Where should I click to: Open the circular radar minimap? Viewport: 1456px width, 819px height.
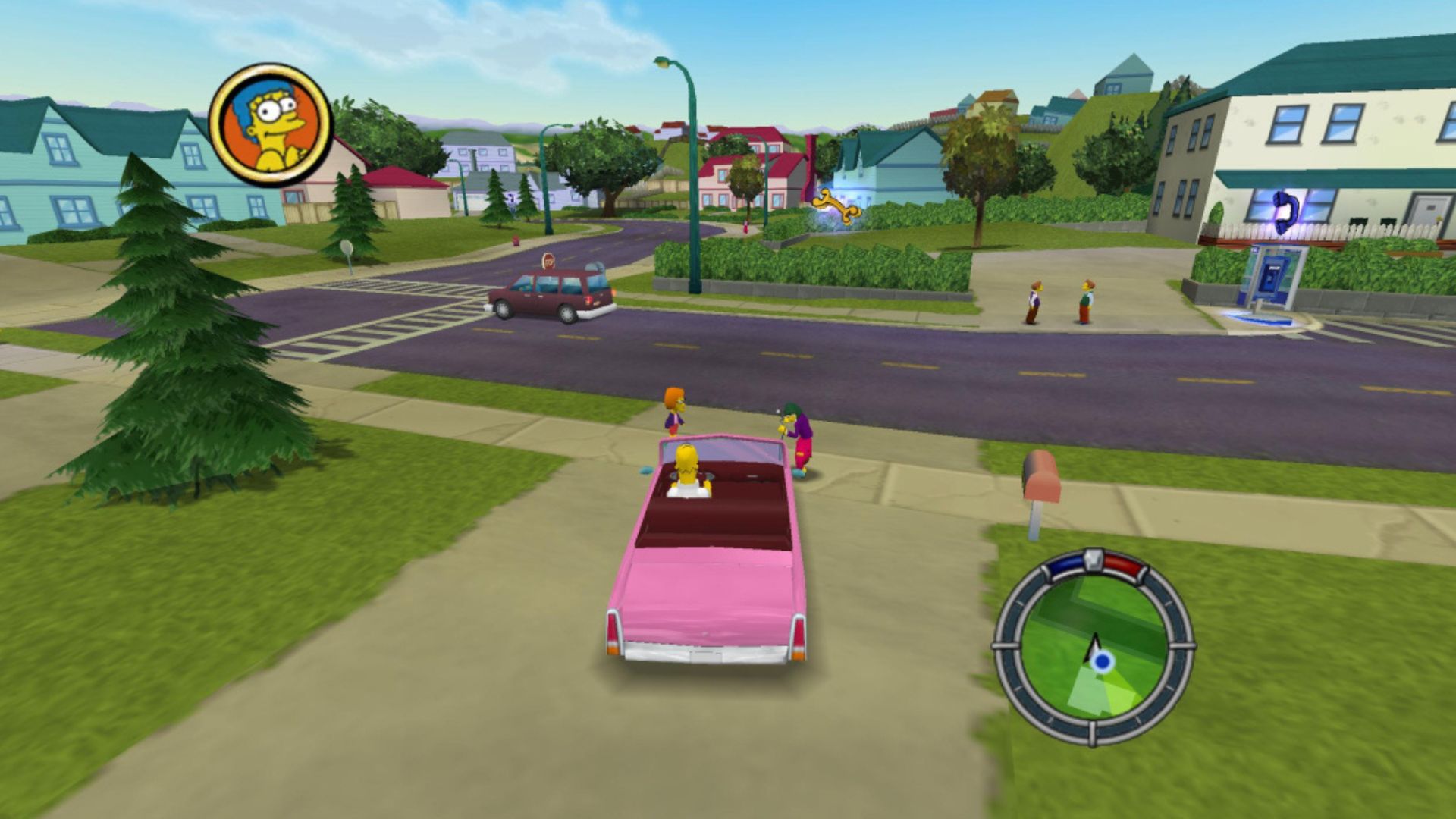pos(1094,647)
